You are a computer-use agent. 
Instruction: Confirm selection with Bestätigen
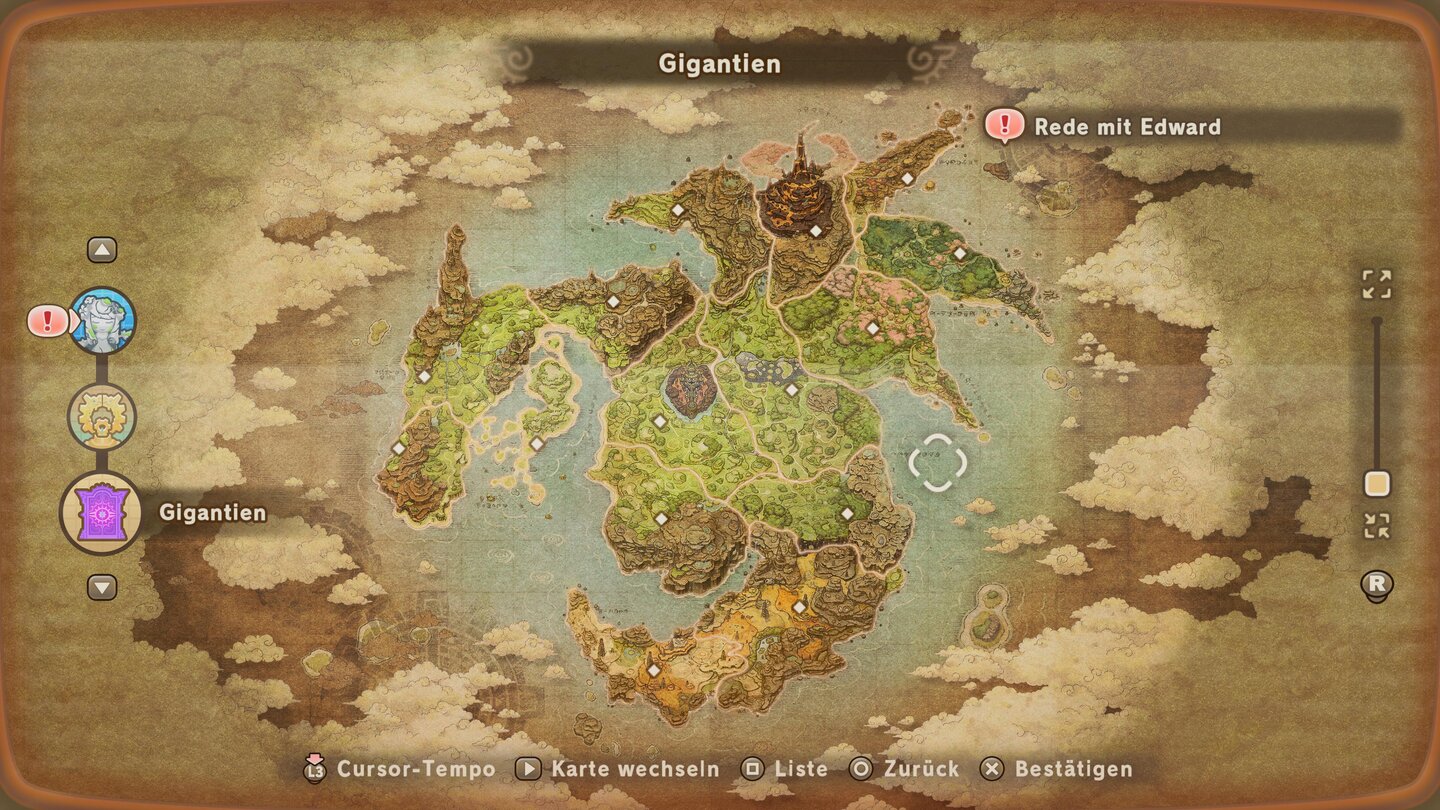pos(991,770)
